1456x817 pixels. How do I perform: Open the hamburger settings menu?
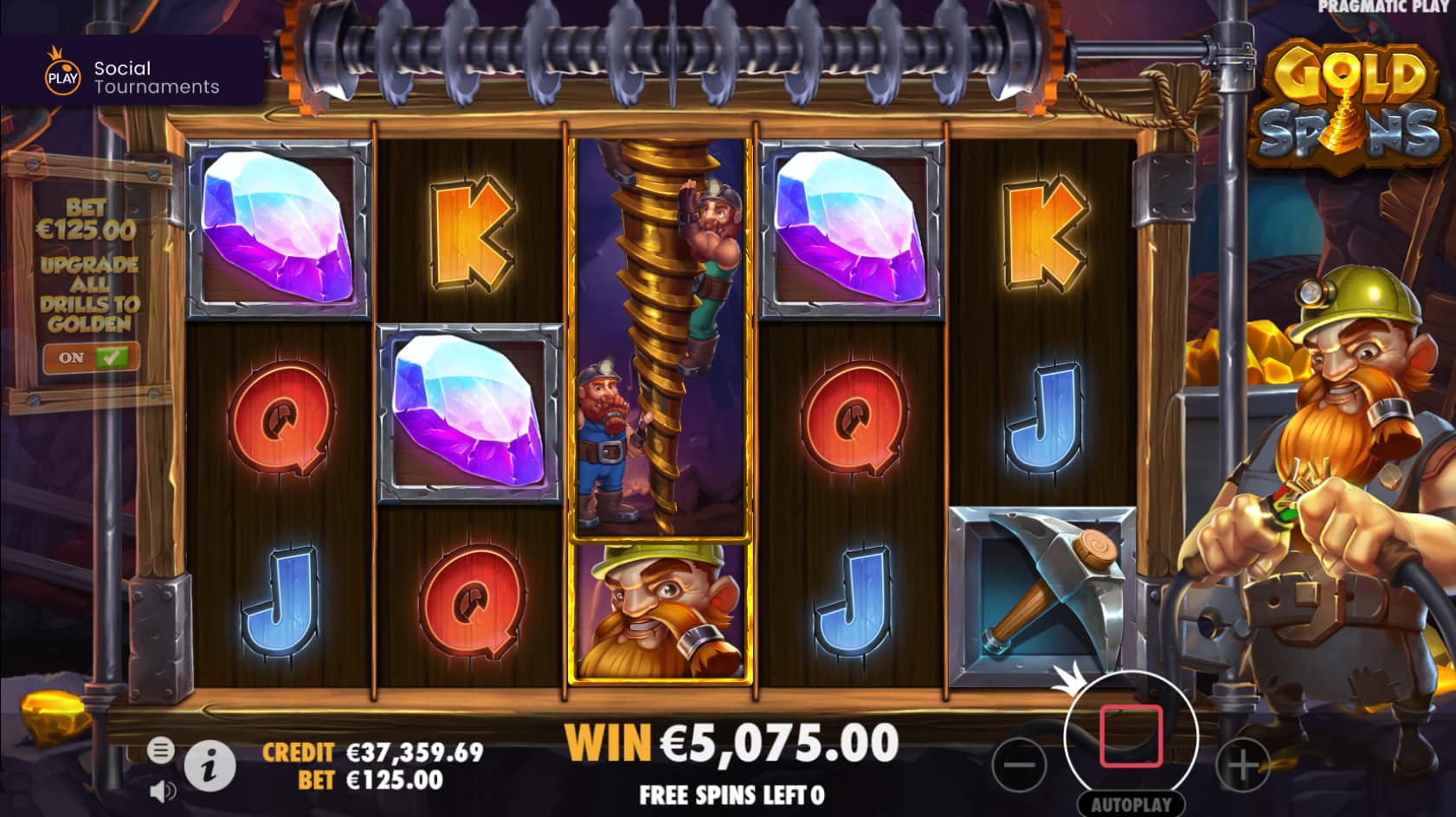(x=161, y=751)
